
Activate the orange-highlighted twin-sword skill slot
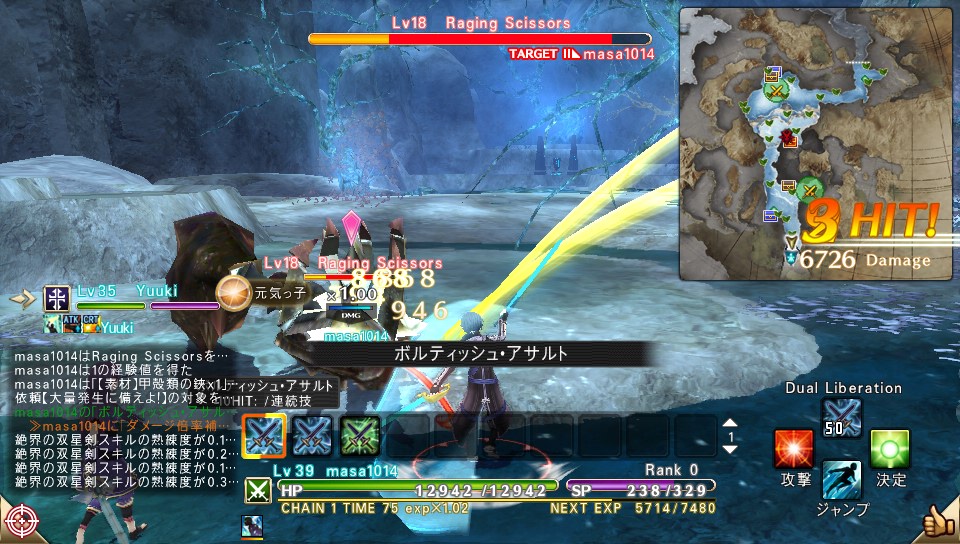(264, 436)
